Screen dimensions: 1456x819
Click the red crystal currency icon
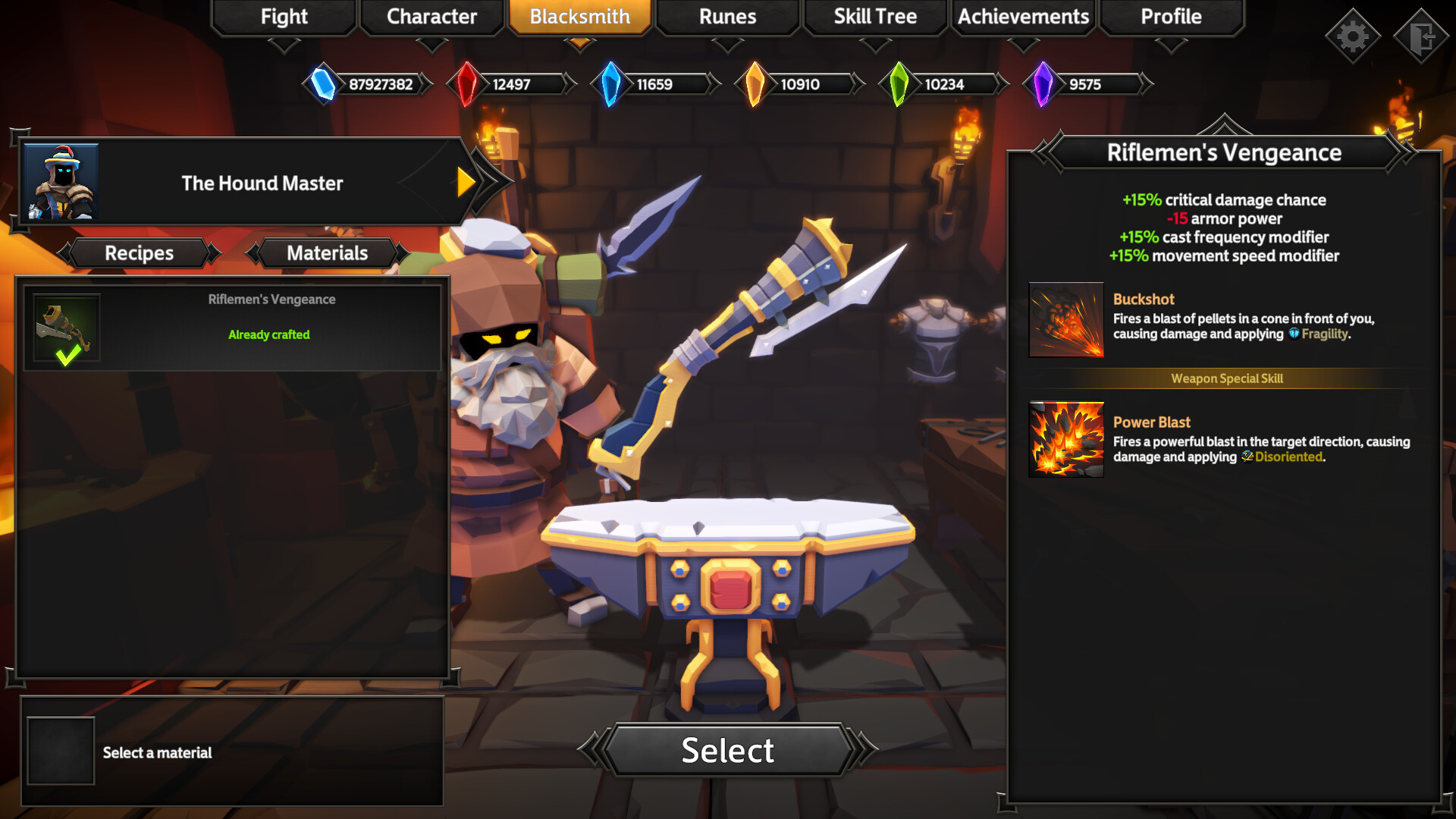point(467,84)
